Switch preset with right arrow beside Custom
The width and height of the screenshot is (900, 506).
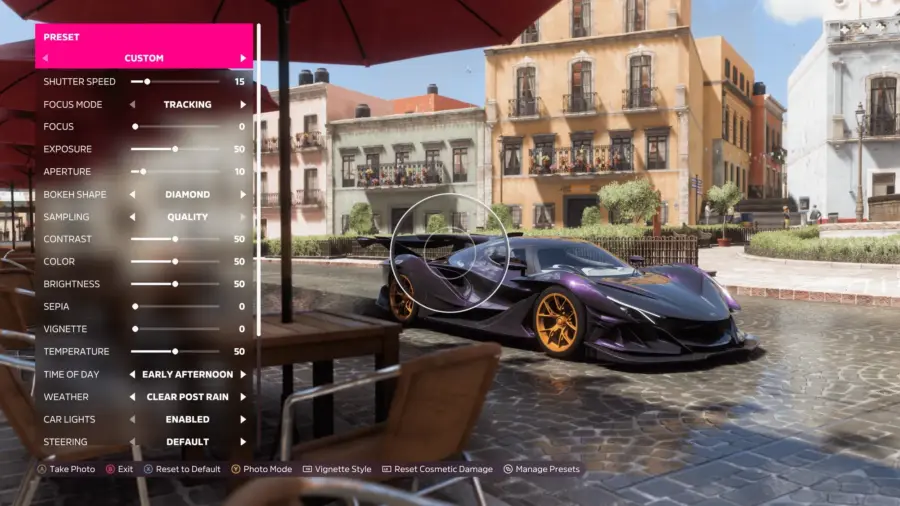tap(243, 58)
